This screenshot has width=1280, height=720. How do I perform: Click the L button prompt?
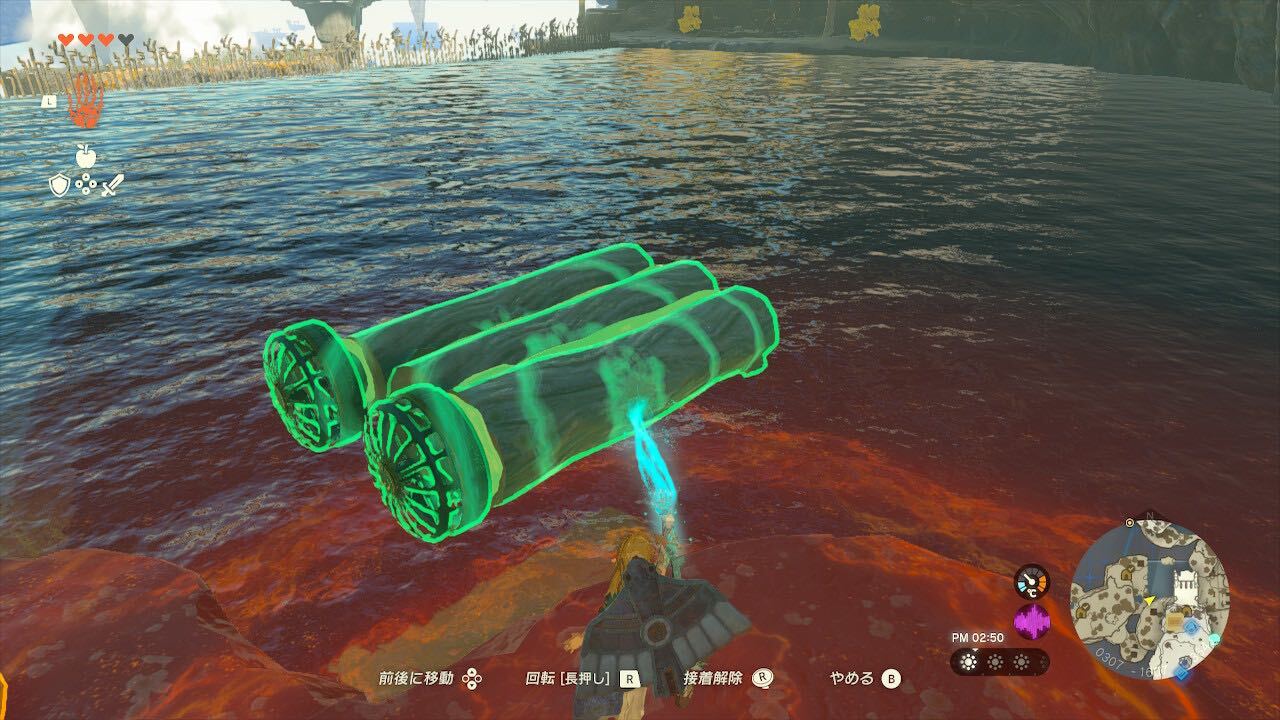pos(50,101)
